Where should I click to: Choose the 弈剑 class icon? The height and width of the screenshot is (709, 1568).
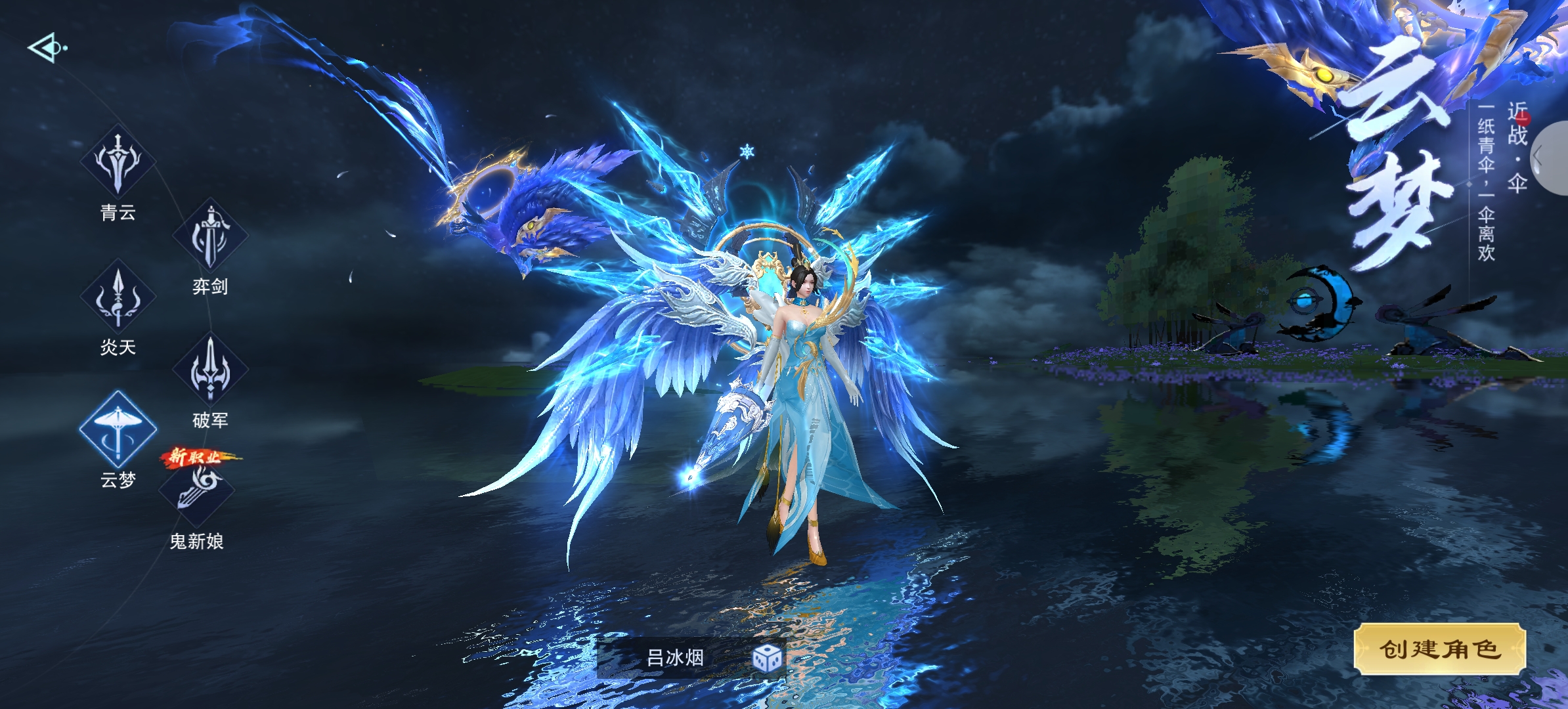coord(210,236)
